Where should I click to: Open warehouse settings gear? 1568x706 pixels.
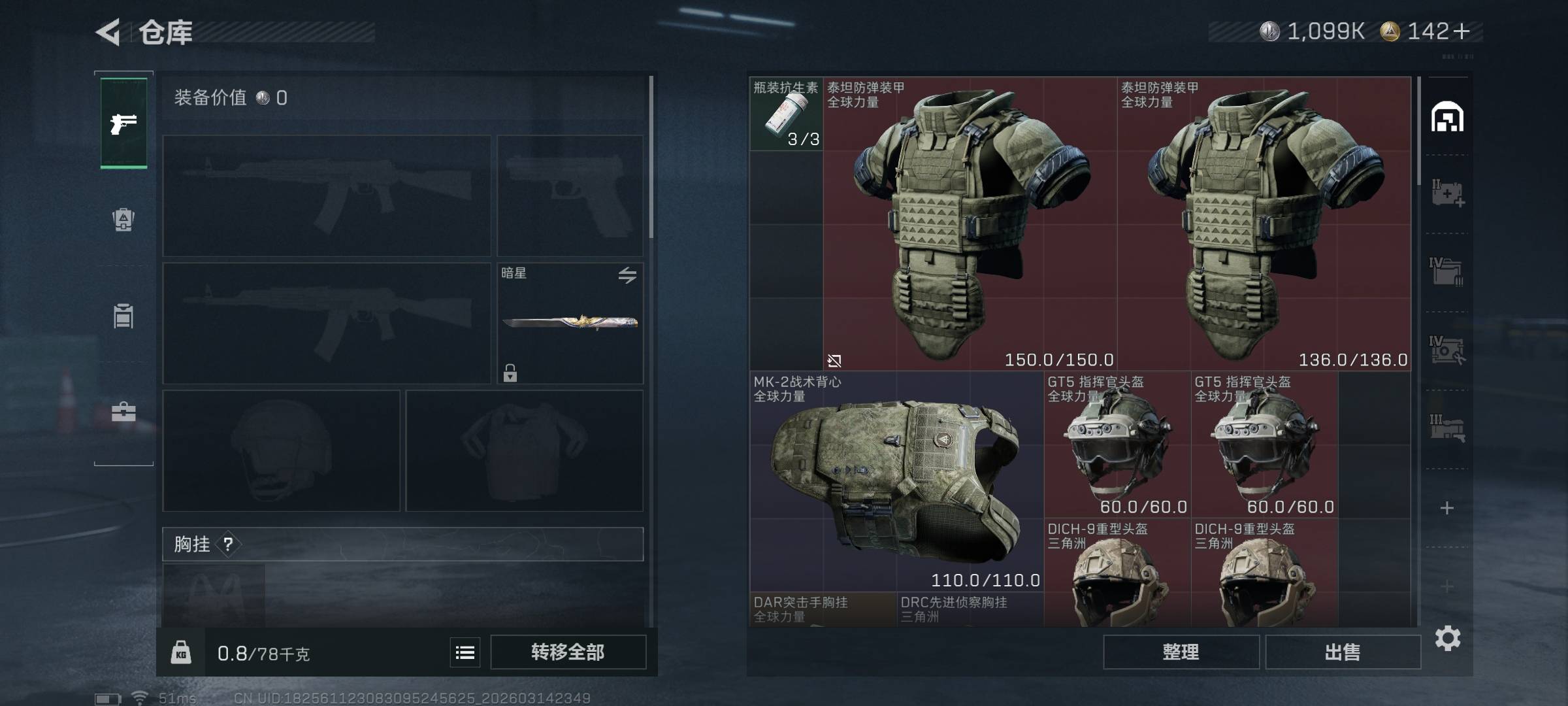1448,638
